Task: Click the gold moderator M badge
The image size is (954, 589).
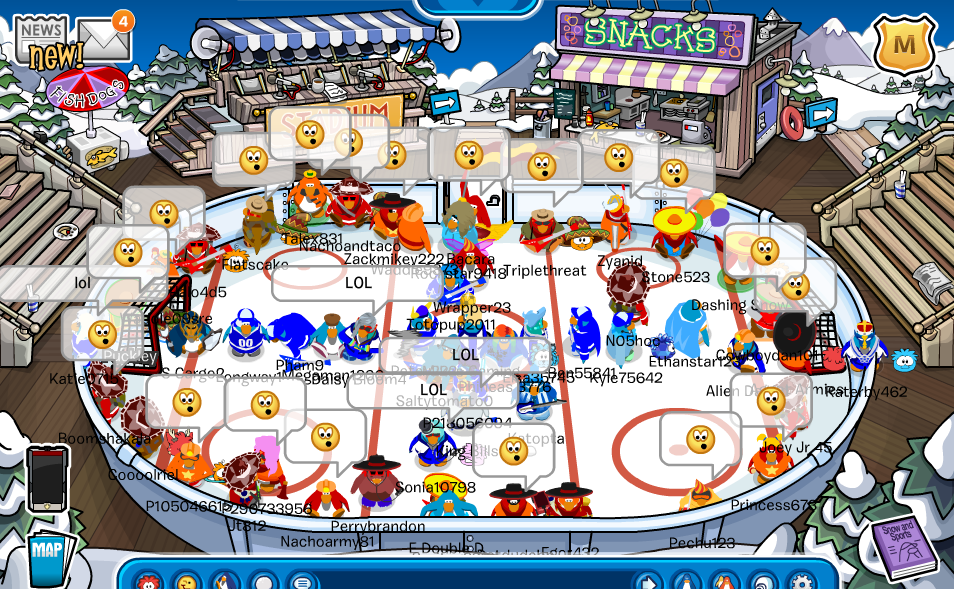Action: (904, 45)
